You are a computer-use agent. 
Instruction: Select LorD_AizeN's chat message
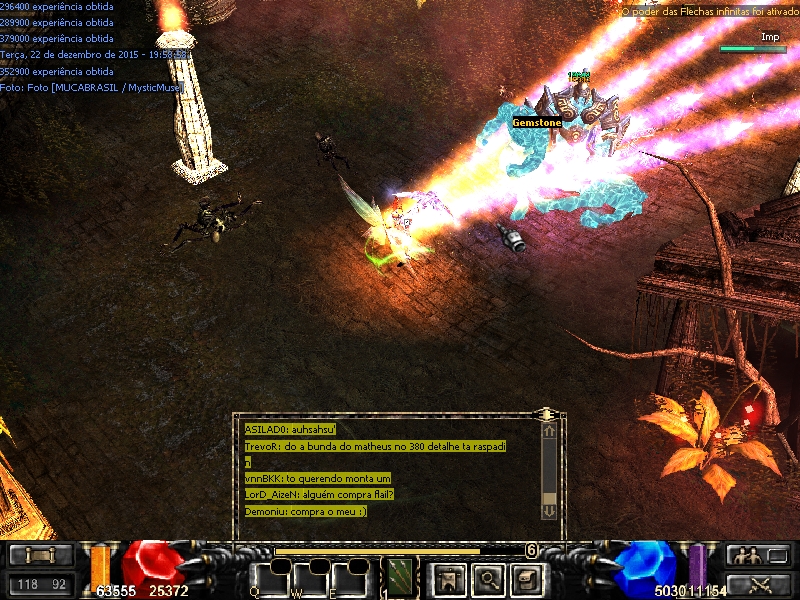(319, 494)
